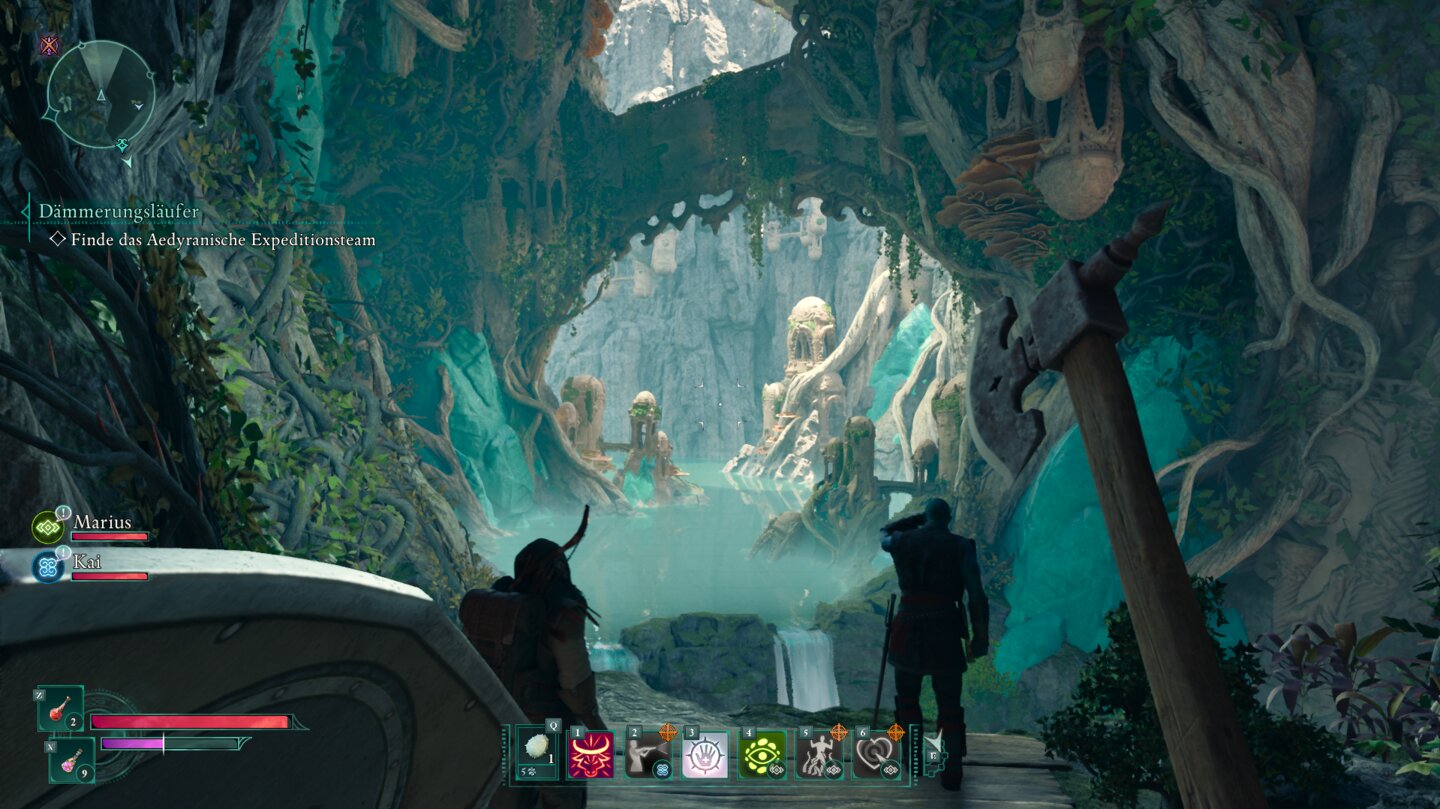Activate the tangled roots figure ability
The height and width of the screenshot is (809, 1440).
click(818, 754)
